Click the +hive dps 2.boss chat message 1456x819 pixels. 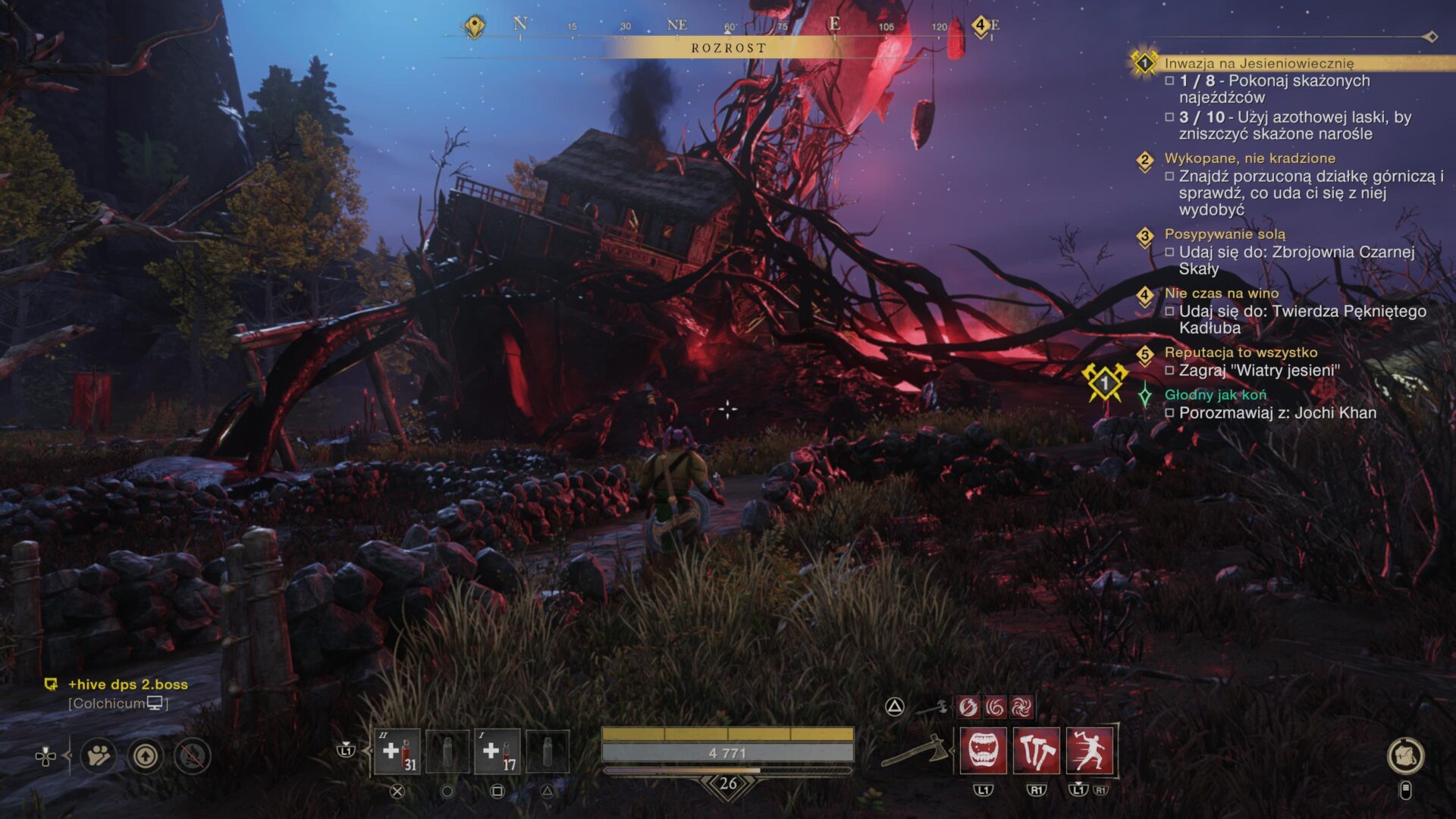(127, 685)
